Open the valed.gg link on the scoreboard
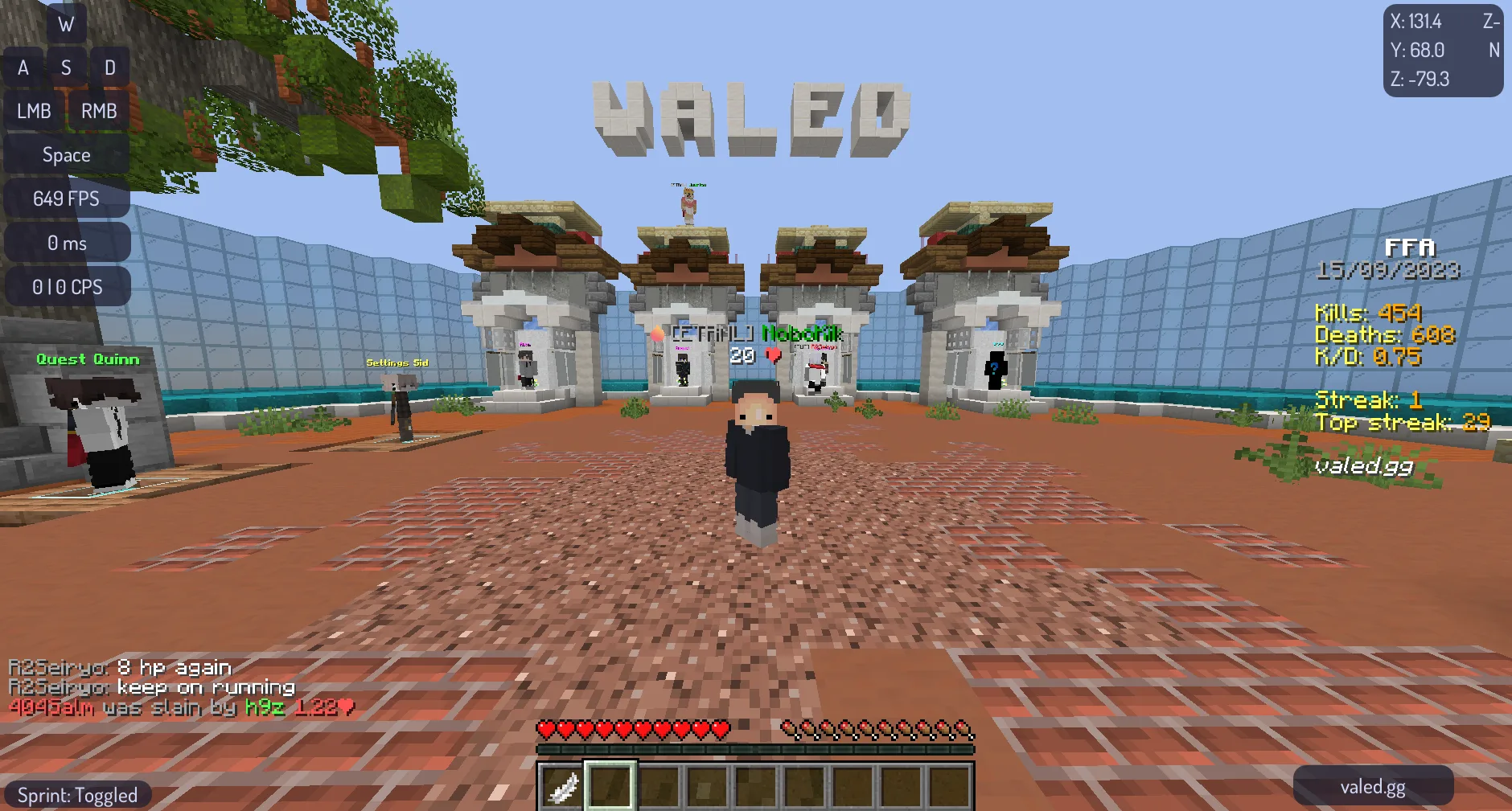This screenshot has width=1512, height=811. [x=1362, y=466]
